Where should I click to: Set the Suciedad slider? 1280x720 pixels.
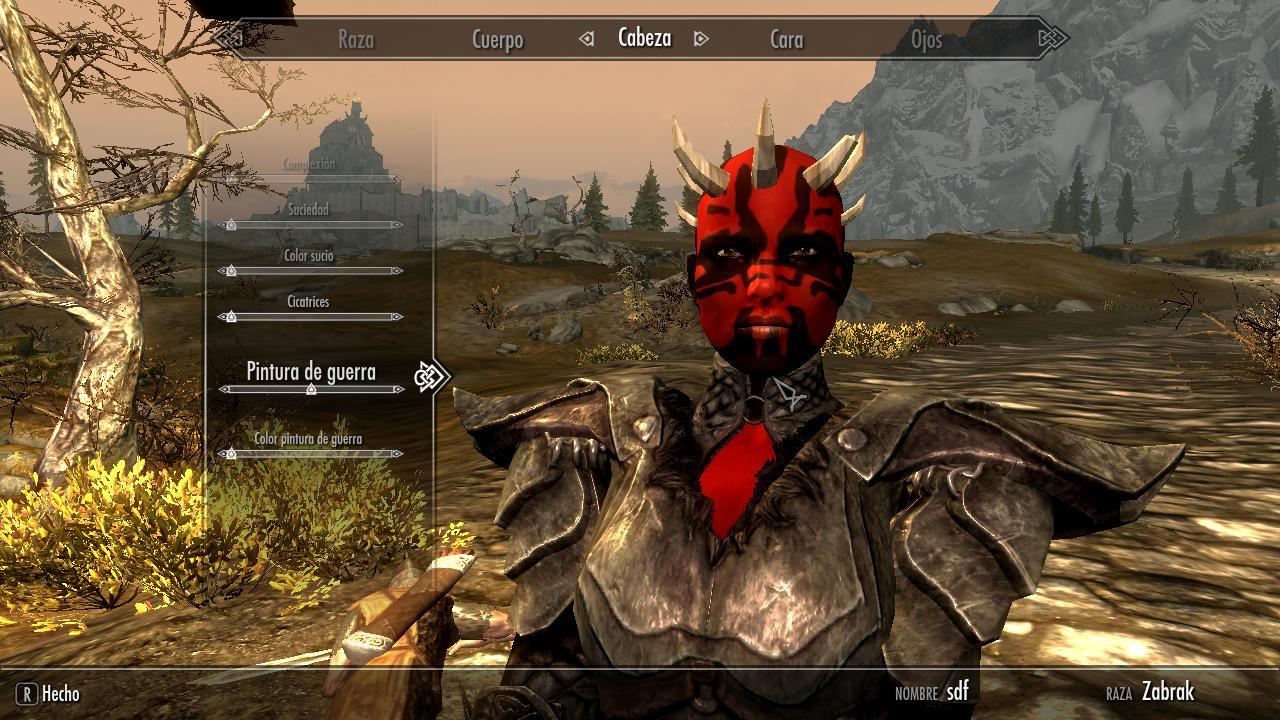pos(311,225)
